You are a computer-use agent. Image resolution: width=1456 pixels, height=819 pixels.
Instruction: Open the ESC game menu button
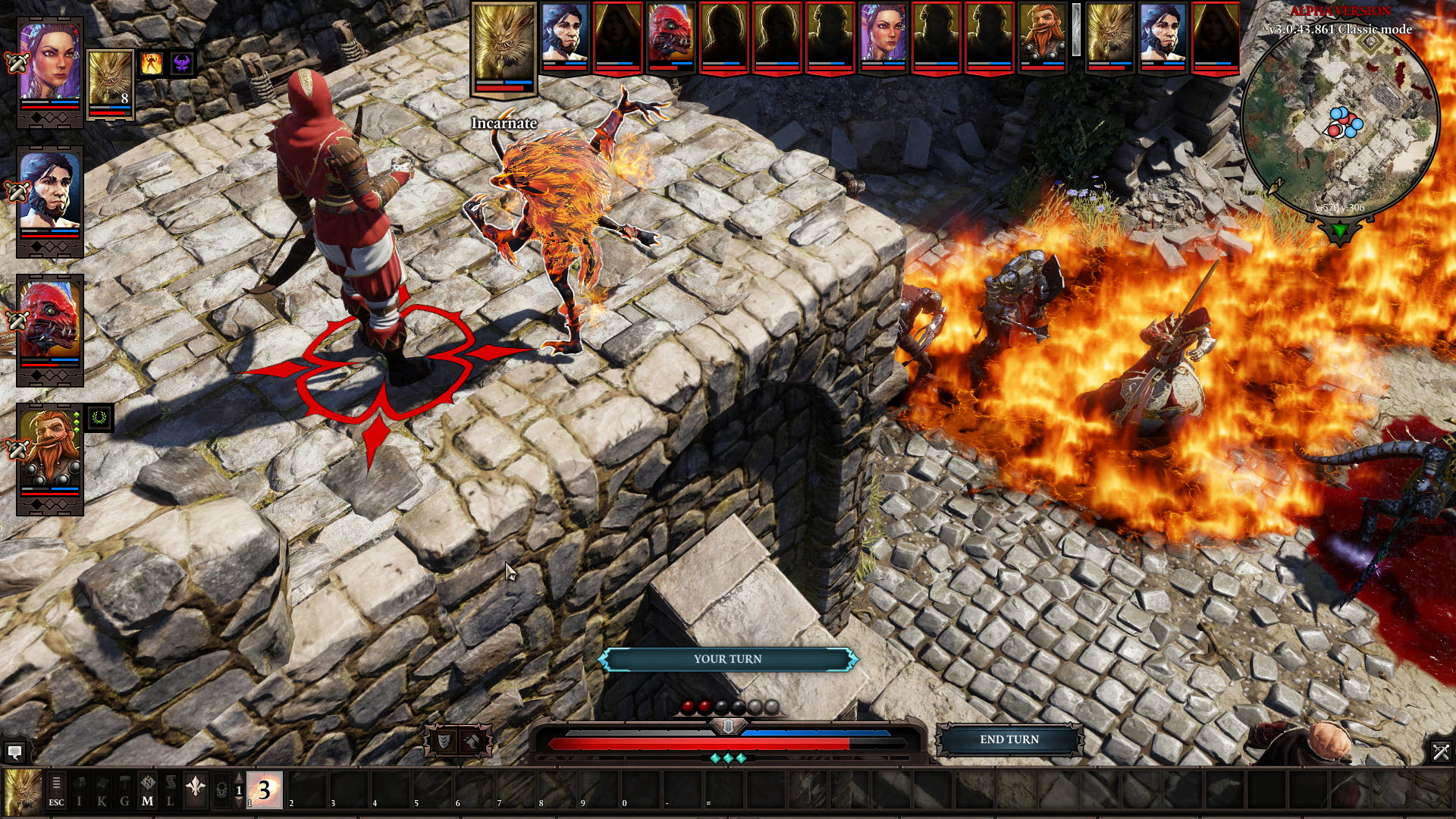pyautogui.click(x=56, y=790)
